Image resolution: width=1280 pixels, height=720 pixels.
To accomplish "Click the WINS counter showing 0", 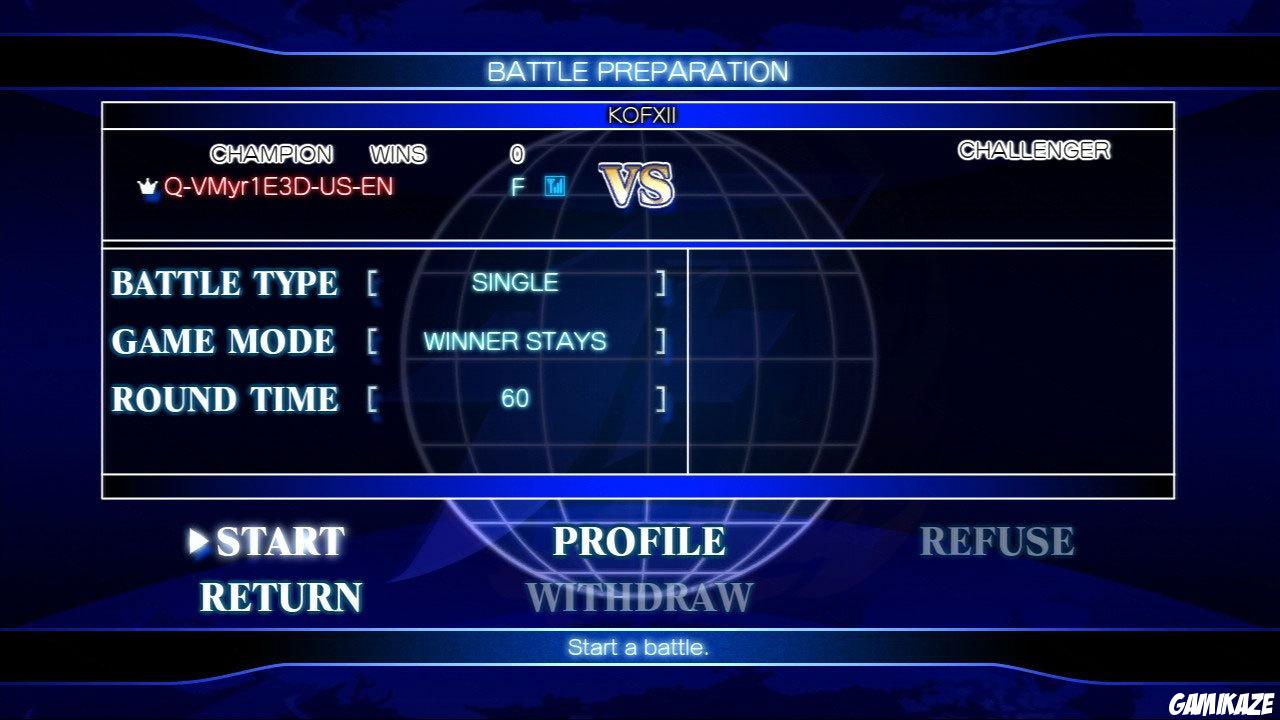I will [x=519, y=154].
